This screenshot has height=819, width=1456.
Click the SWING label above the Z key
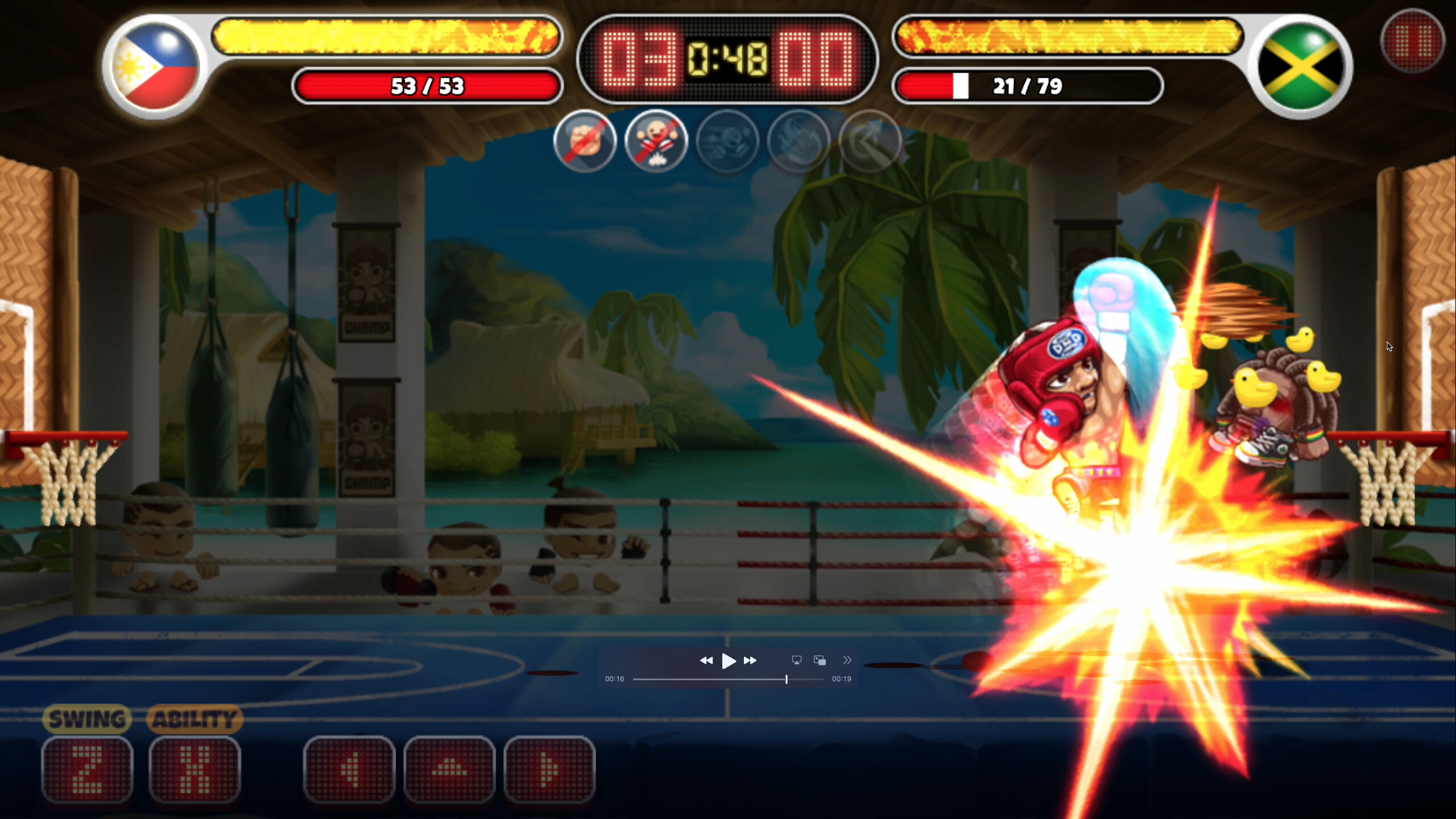click(87, 719)
